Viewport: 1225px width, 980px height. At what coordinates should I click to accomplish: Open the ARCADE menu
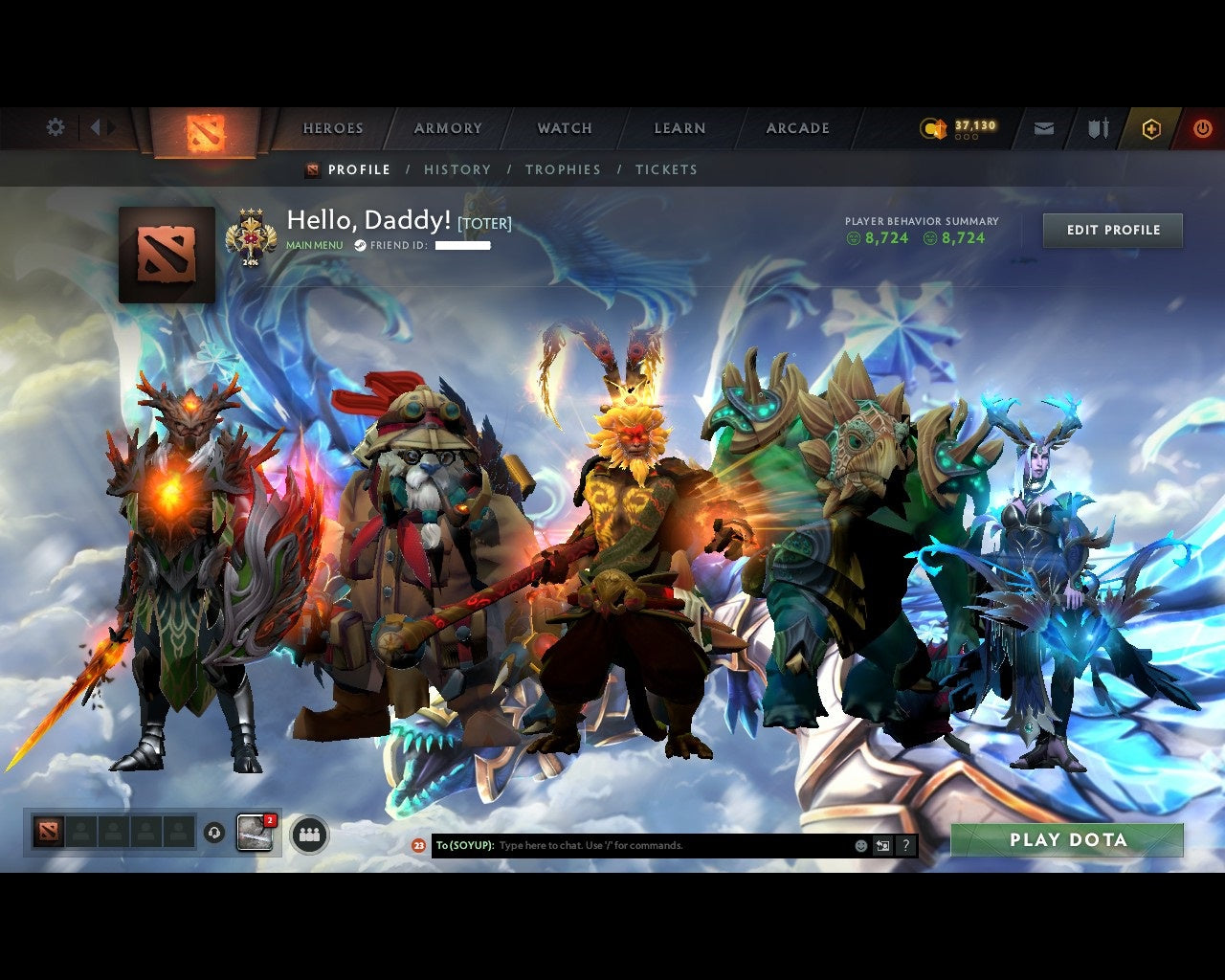point(797,127)
